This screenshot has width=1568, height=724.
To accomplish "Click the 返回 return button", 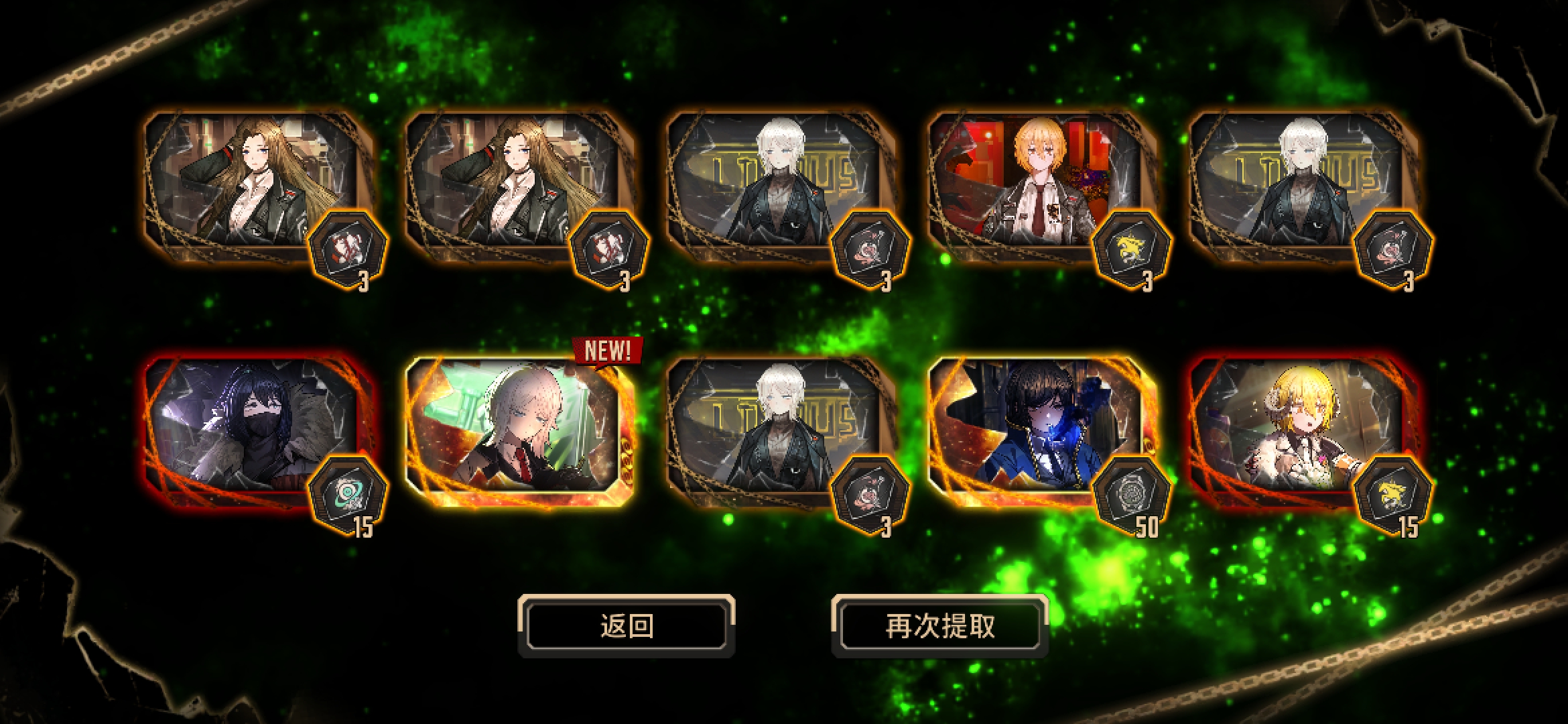I will [626, 626].
